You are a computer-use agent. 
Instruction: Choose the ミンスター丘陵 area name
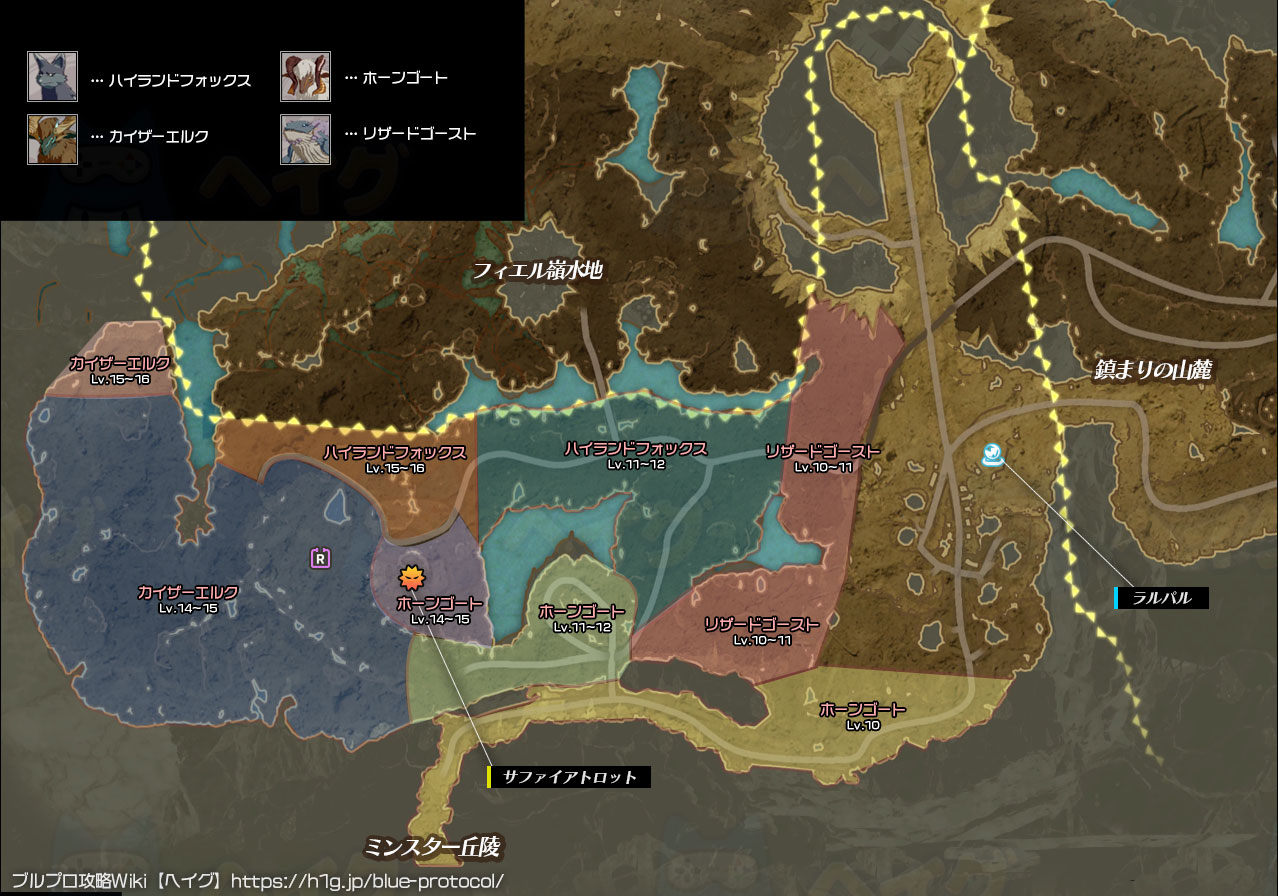tap(431, 848)
